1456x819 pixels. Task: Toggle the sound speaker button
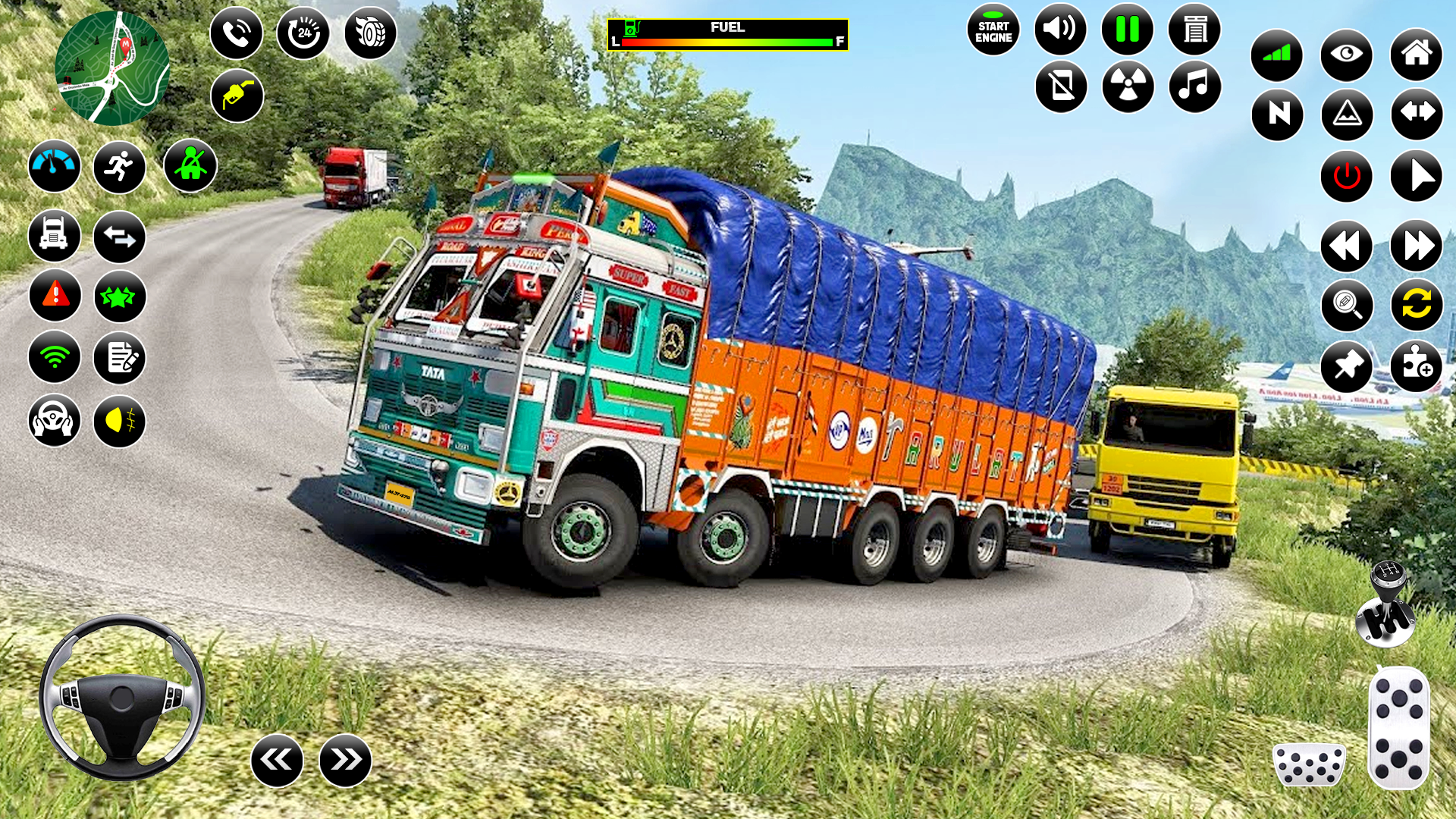point(1060,30)
